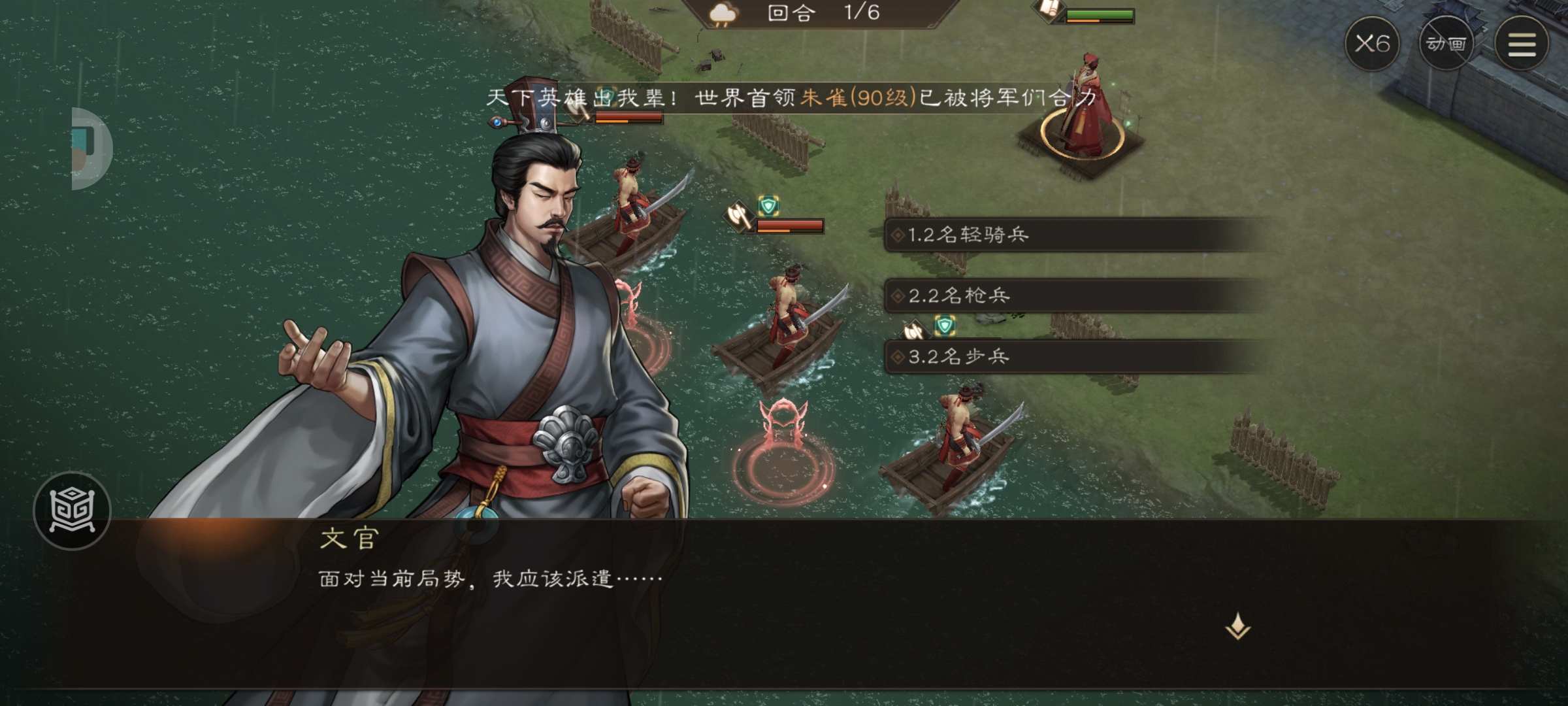Select the formation seal icon at bottom left

click(x=74, y=512)
